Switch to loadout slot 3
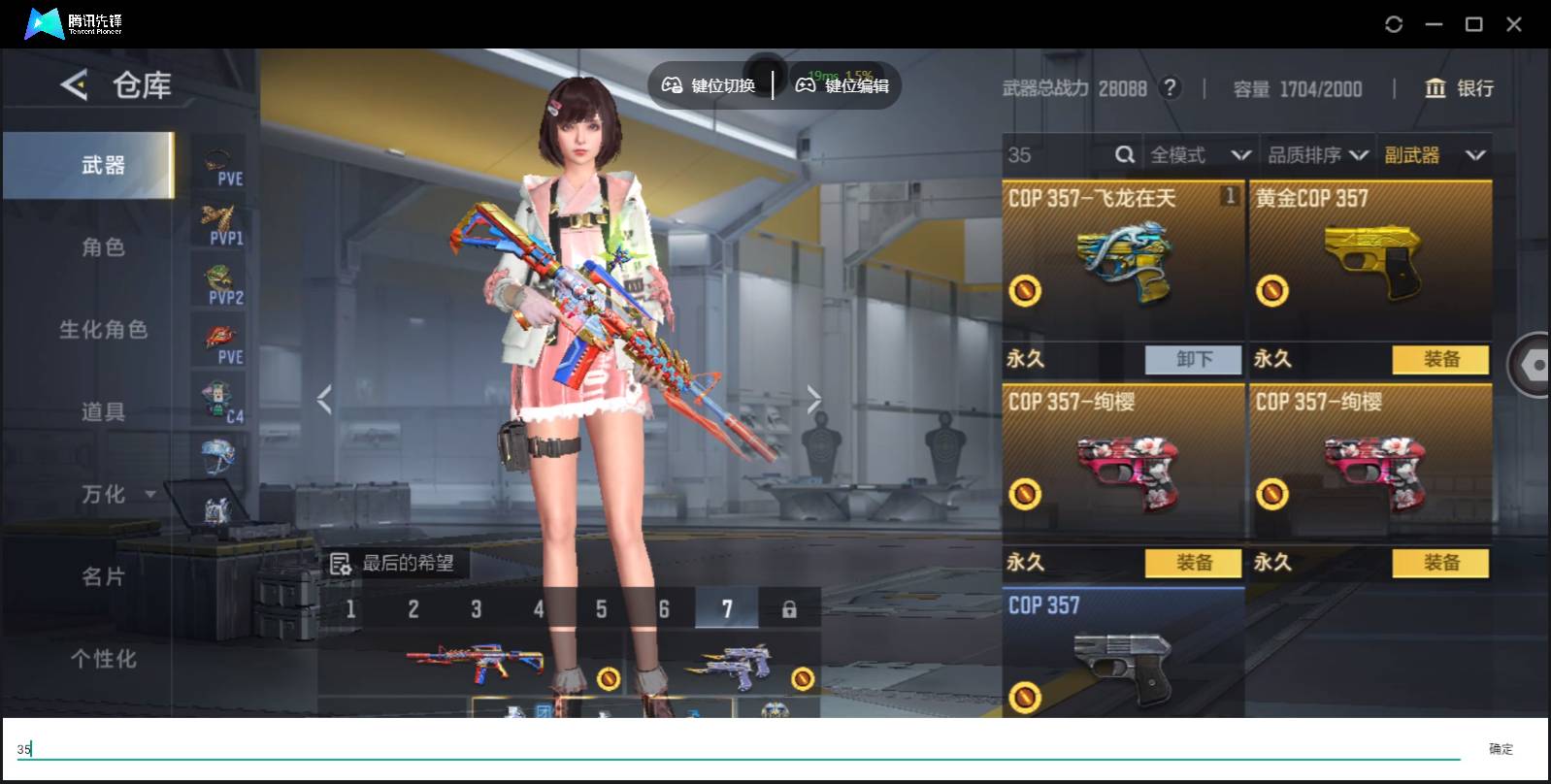 coord(476,609)
